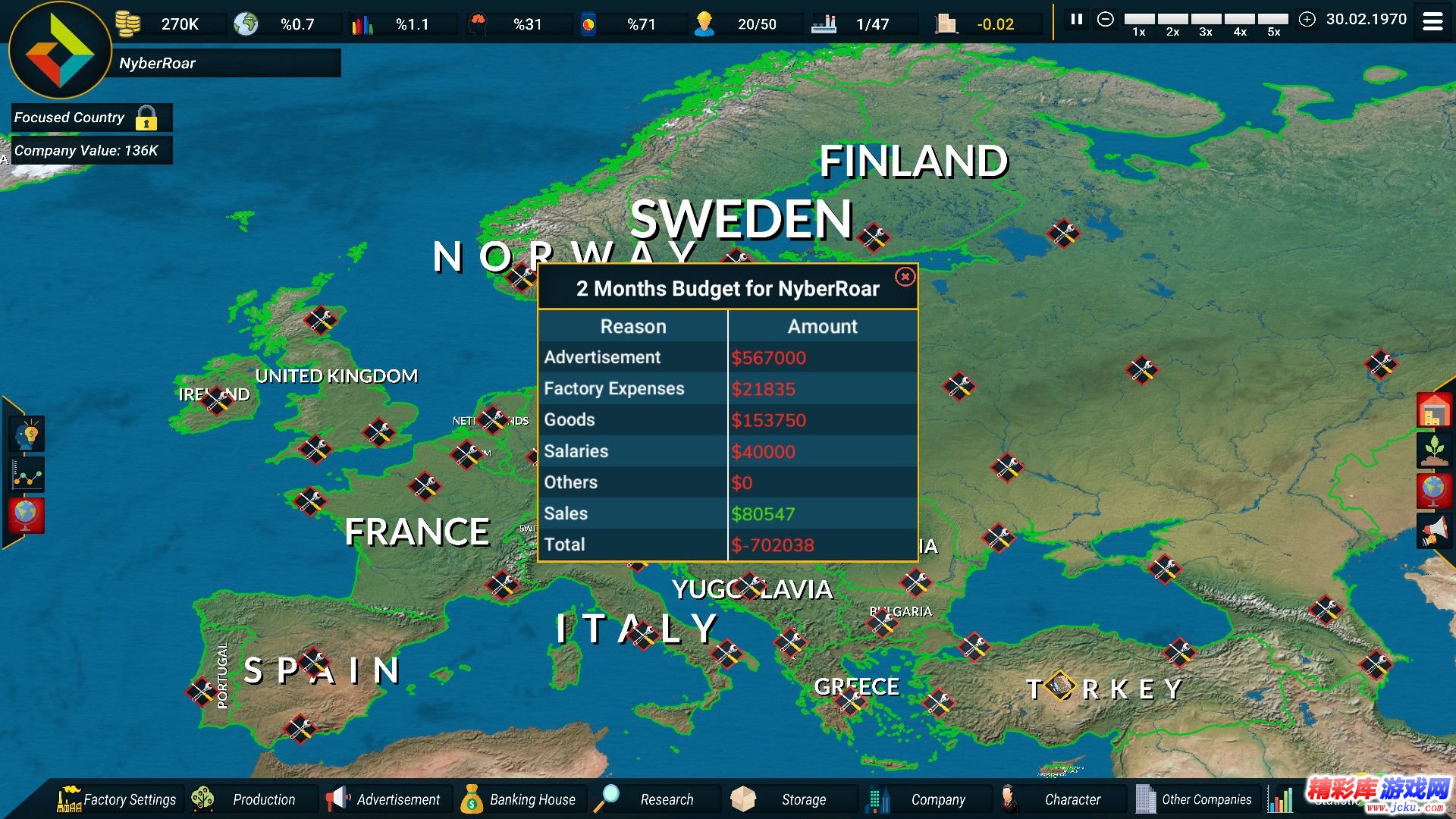1456x819 pixels.
Task: Open Factory Settings
Action: [118, 799]
